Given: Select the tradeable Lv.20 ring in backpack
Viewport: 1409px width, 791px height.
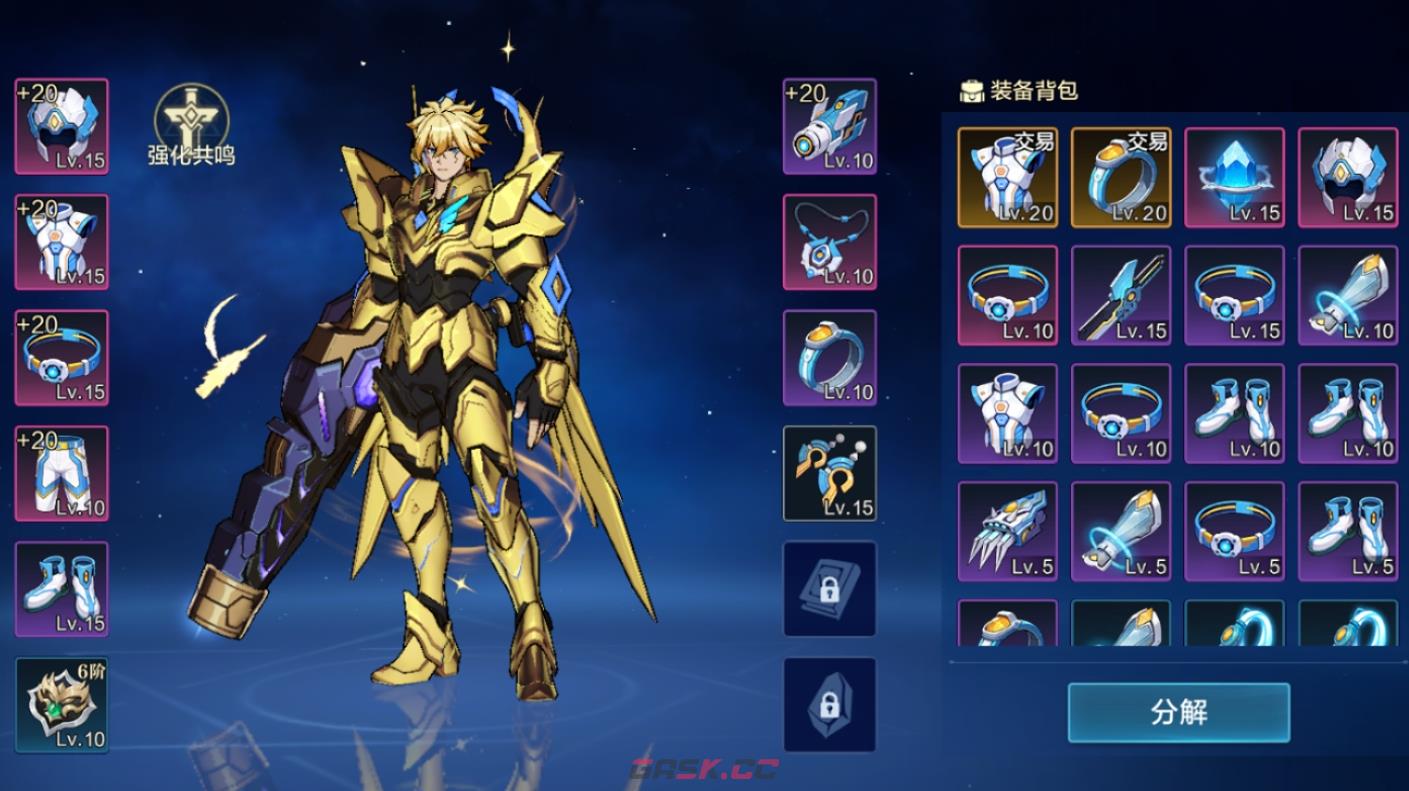Looking at the screenshot, I should (1121, 177).
